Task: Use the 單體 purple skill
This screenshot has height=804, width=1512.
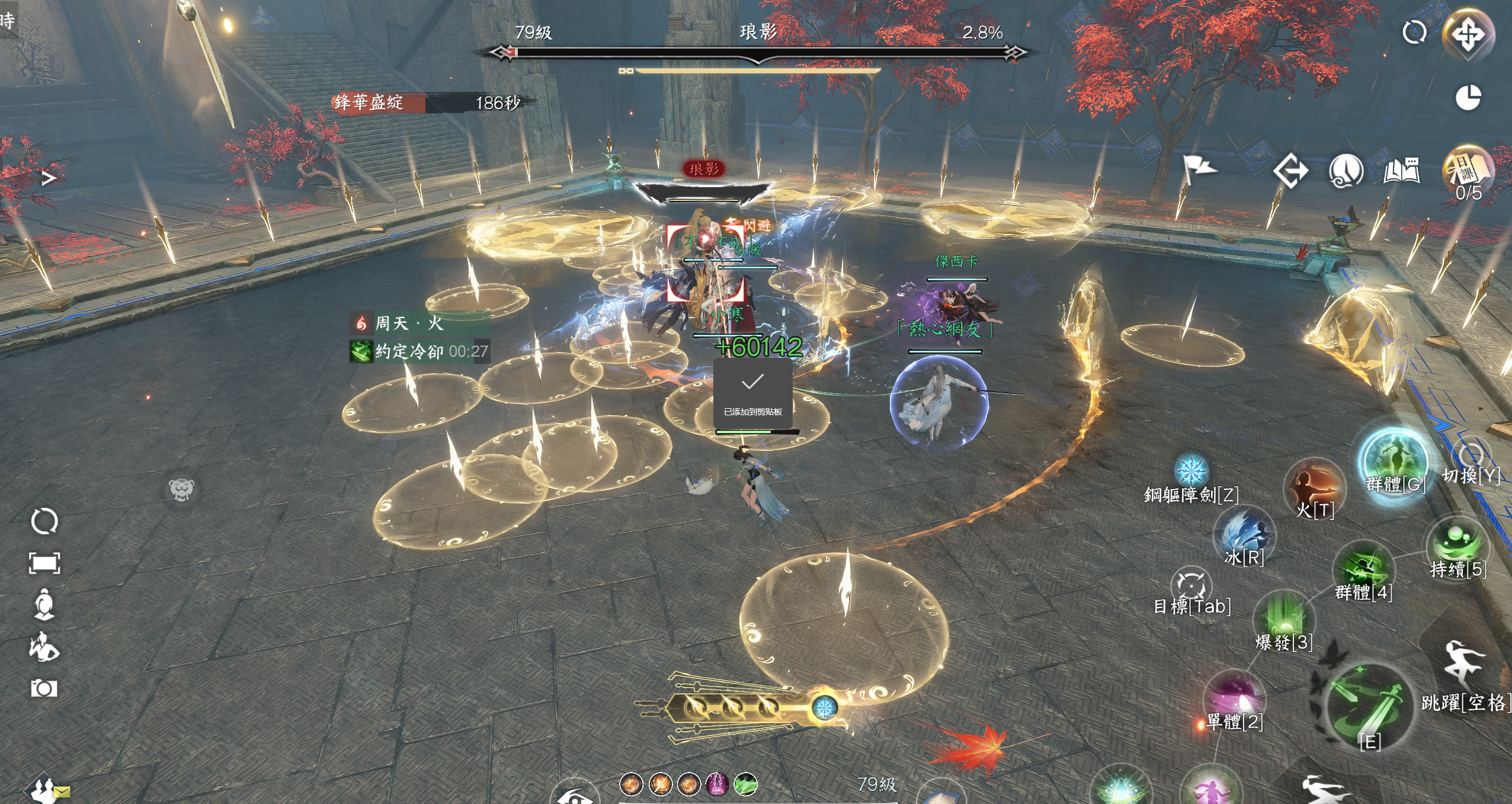Action: pos(1235,696)
